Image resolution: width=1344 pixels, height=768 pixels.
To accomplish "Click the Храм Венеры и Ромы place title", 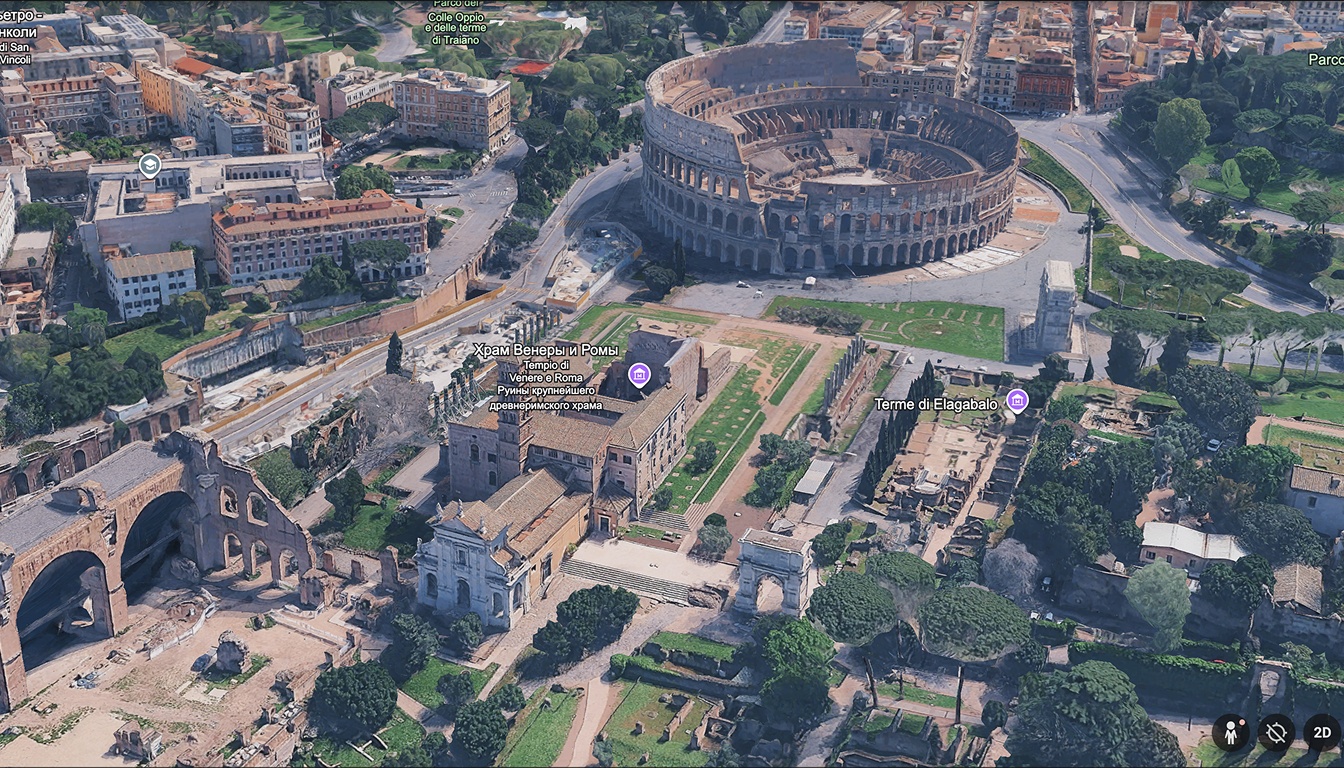I will pos(546,351).
